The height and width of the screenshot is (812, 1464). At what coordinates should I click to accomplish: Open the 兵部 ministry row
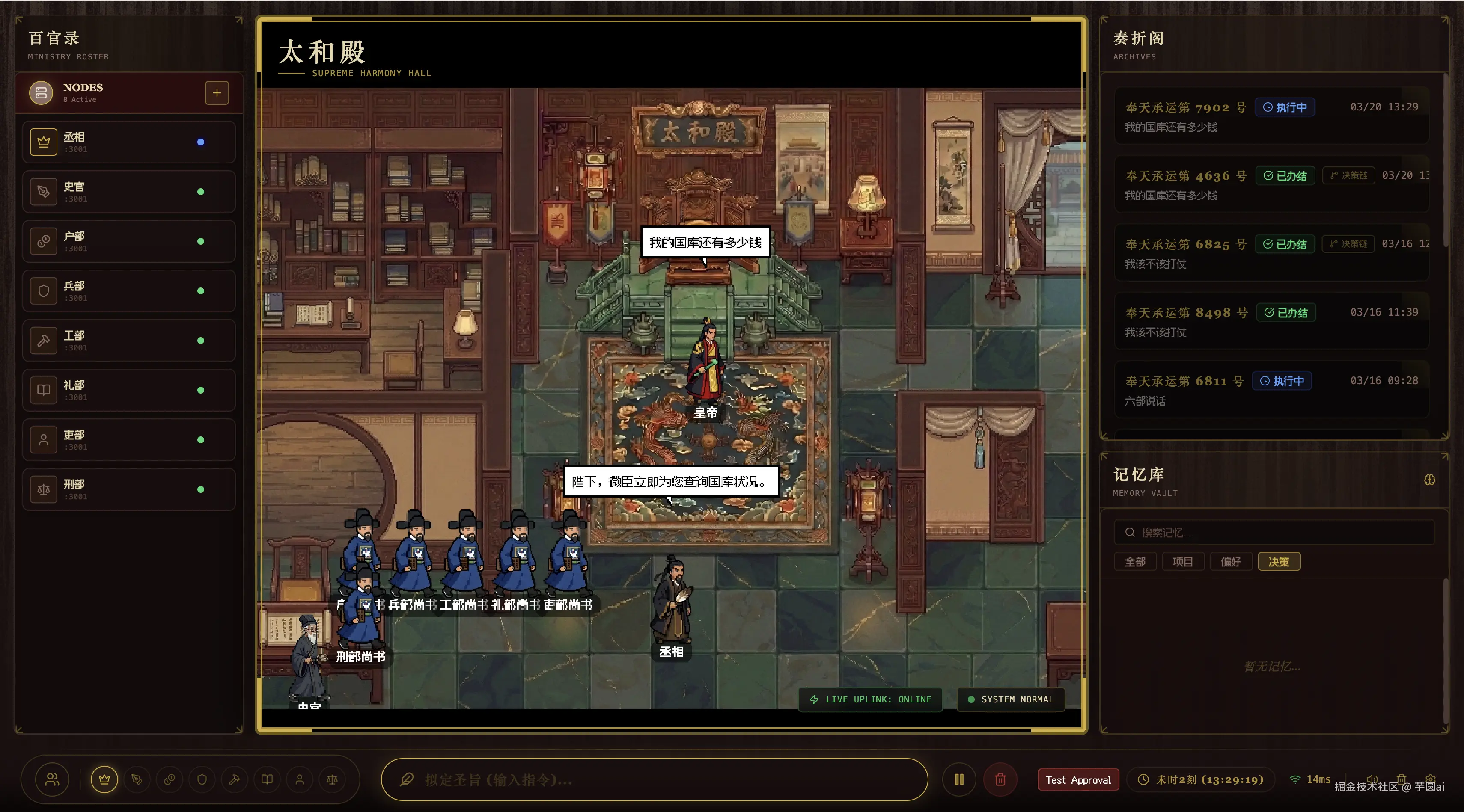click(128, 291)
